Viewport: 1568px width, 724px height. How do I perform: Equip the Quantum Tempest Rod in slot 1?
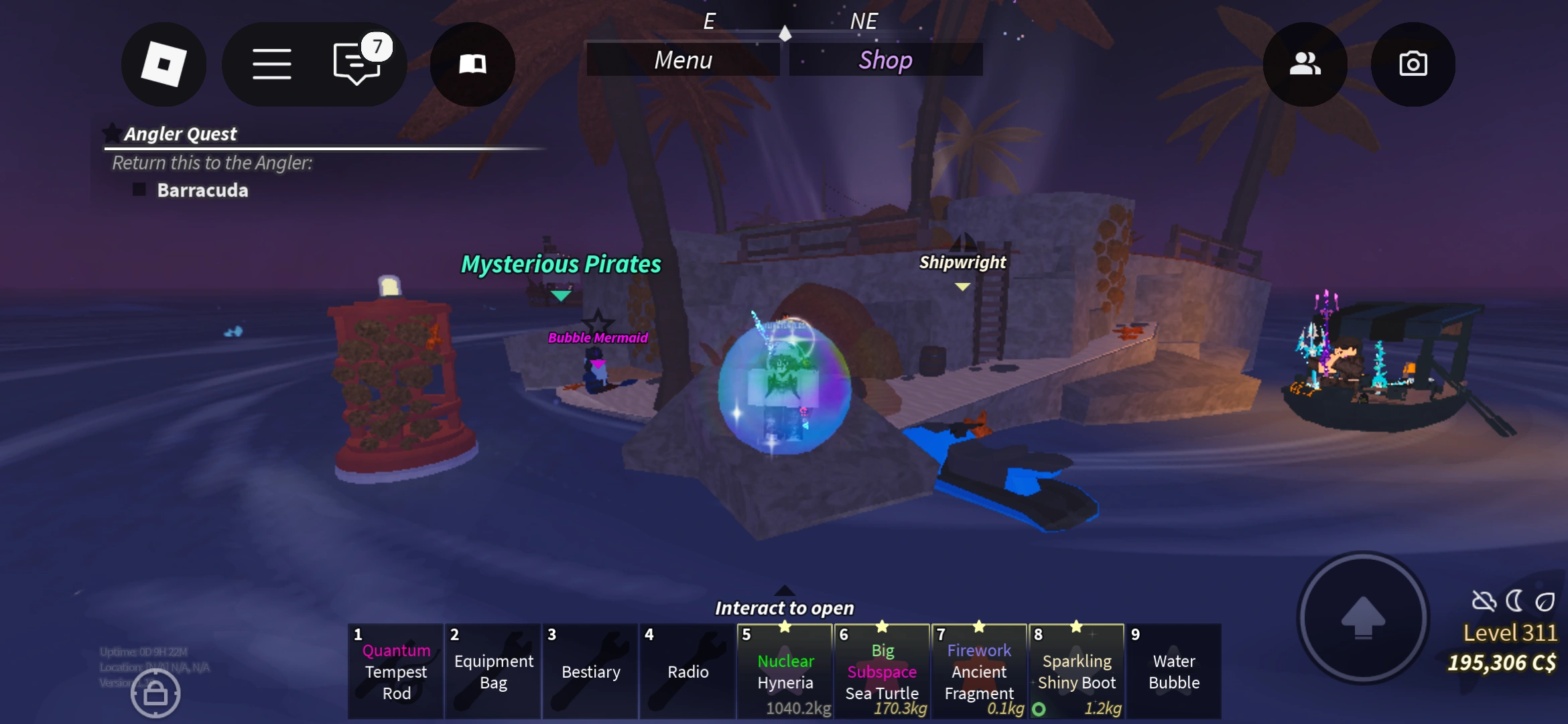[395, 670]
